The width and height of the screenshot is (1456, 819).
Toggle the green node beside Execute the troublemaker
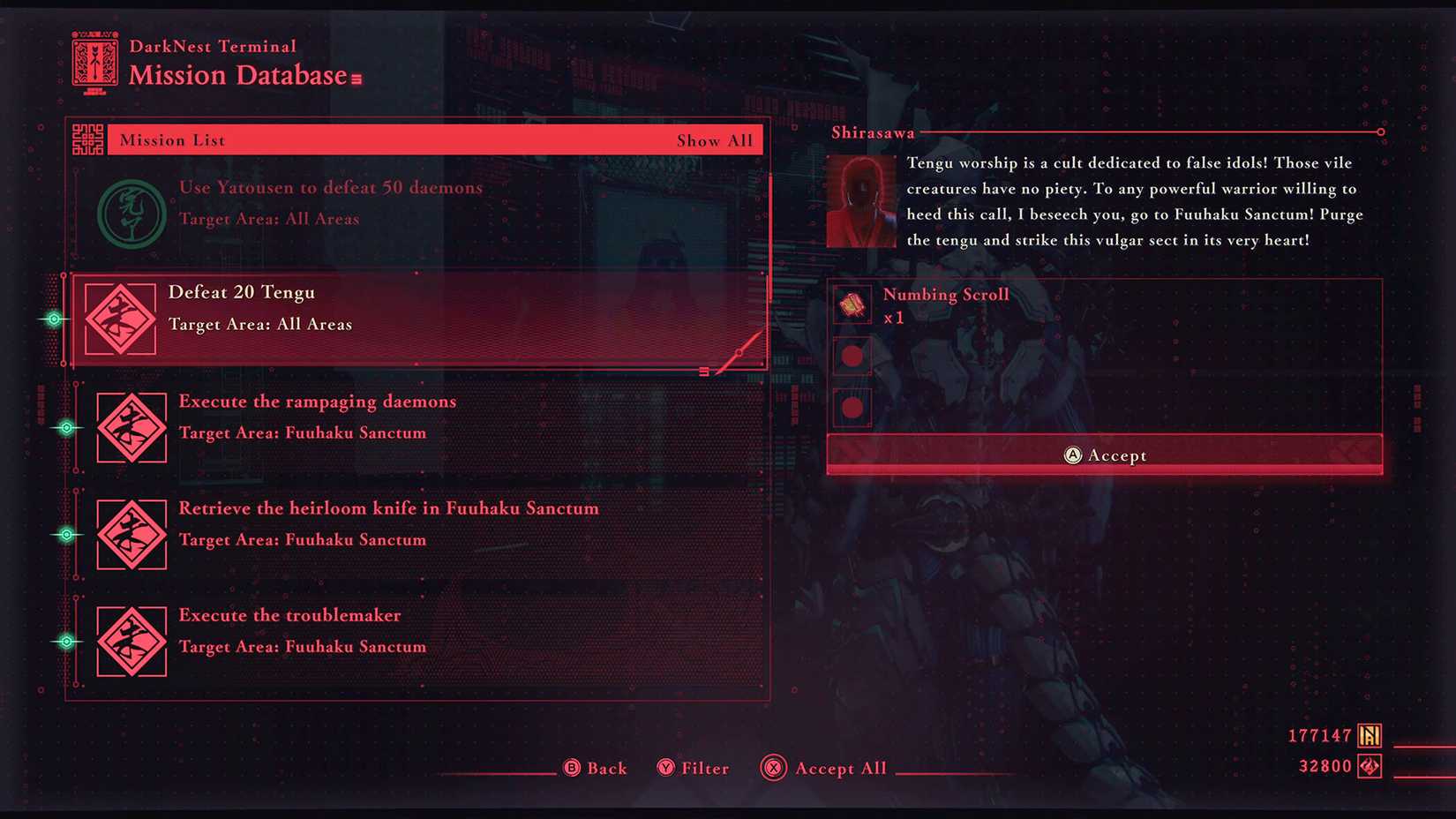[66, 642]
